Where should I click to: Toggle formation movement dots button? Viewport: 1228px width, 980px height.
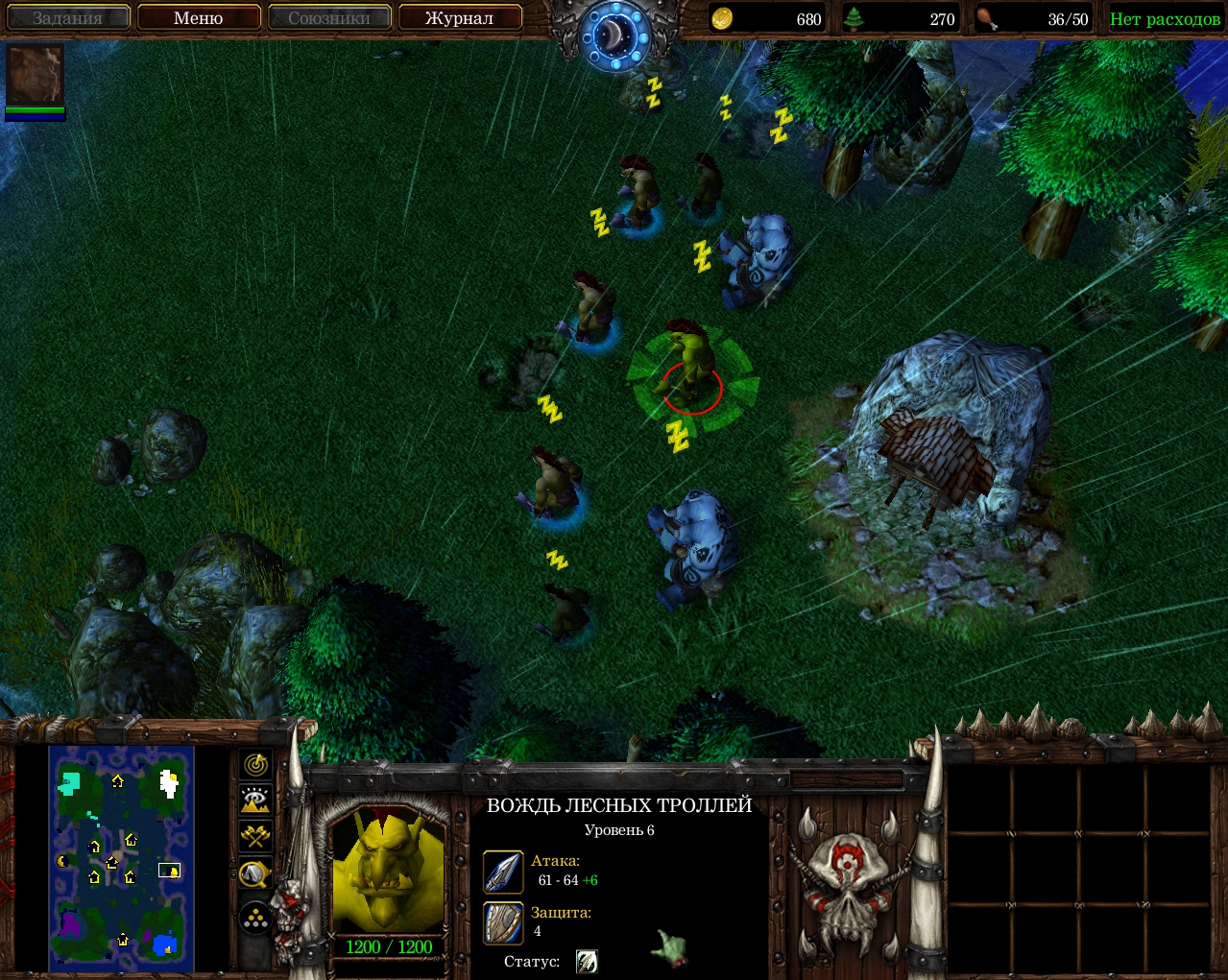[255, 919]
